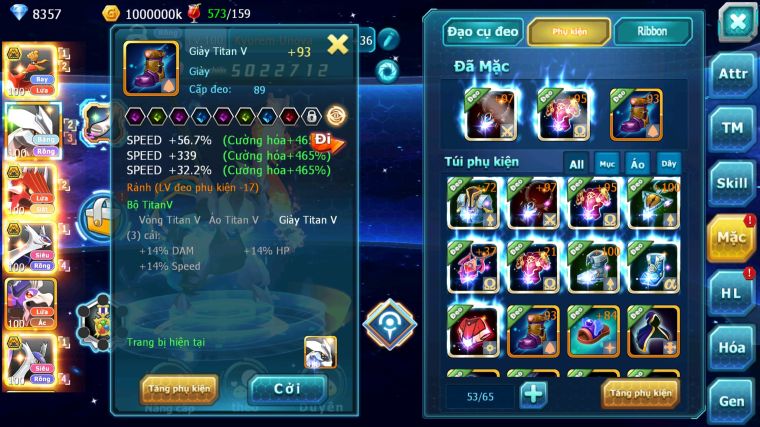Select the equipped purple Titan boot slot
Viewport: 760px width, 427px height.
pos(635,114)
